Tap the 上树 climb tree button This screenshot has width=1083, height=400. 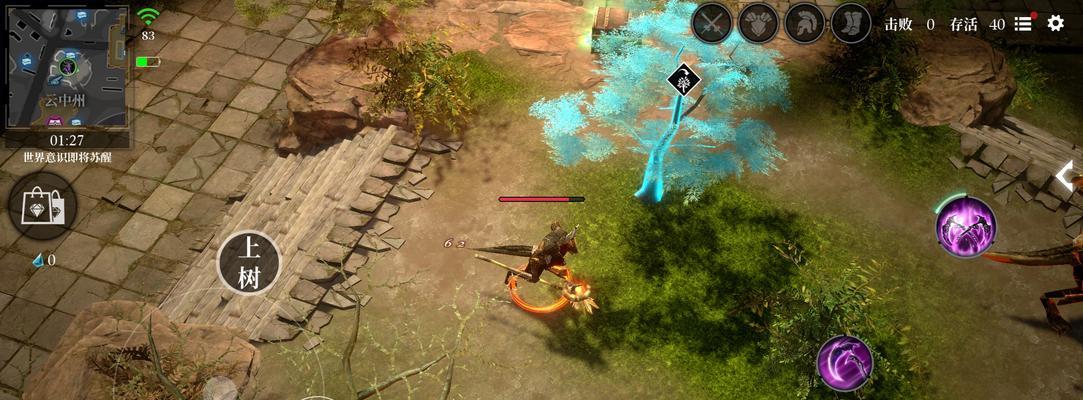pyautogui.click(x=249, y=263)
